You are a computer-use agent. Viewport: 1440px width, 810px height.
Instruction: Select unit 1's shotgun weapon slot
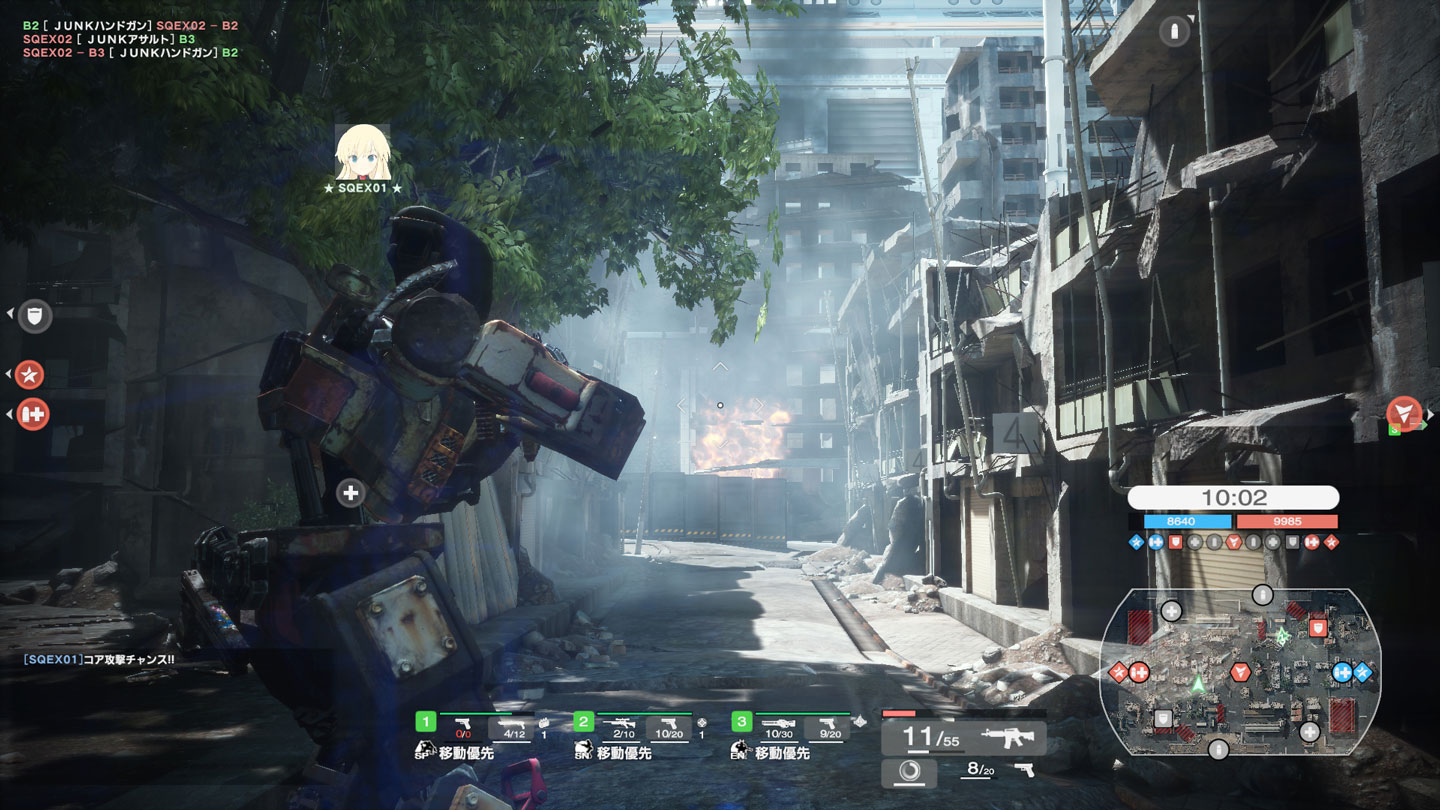513,727
